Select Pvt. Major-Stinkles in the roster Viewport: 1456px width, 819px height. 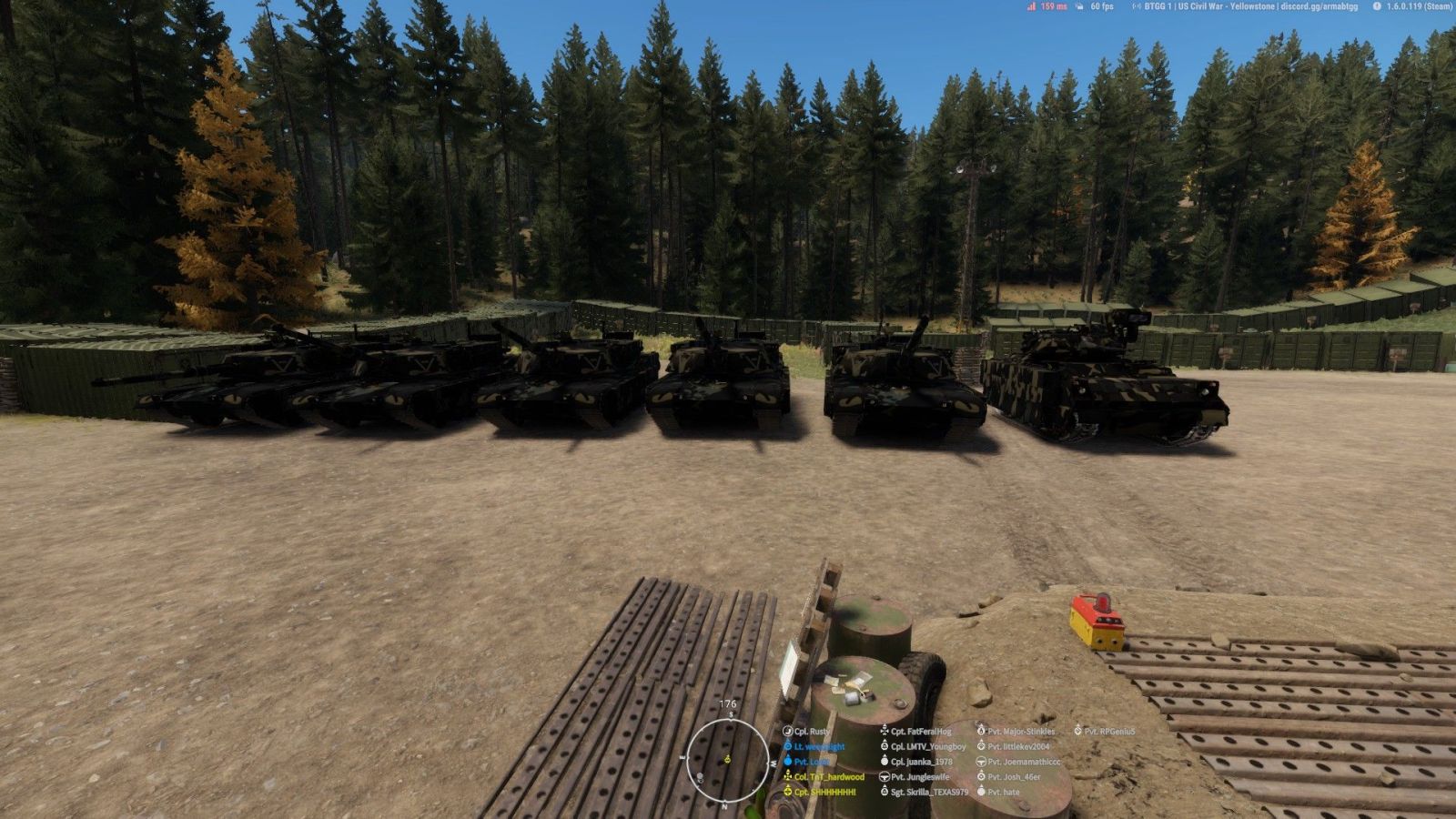1021,732
